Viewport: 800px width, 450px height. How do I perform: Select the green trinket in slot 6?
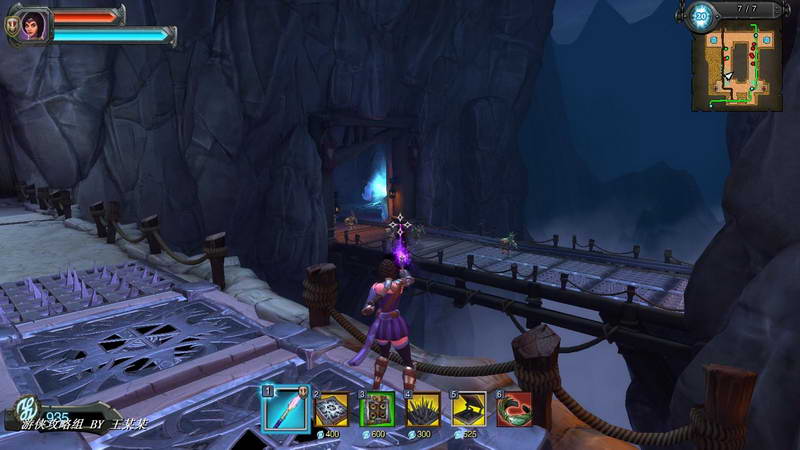pyautogui.click(x=514, y=409)
